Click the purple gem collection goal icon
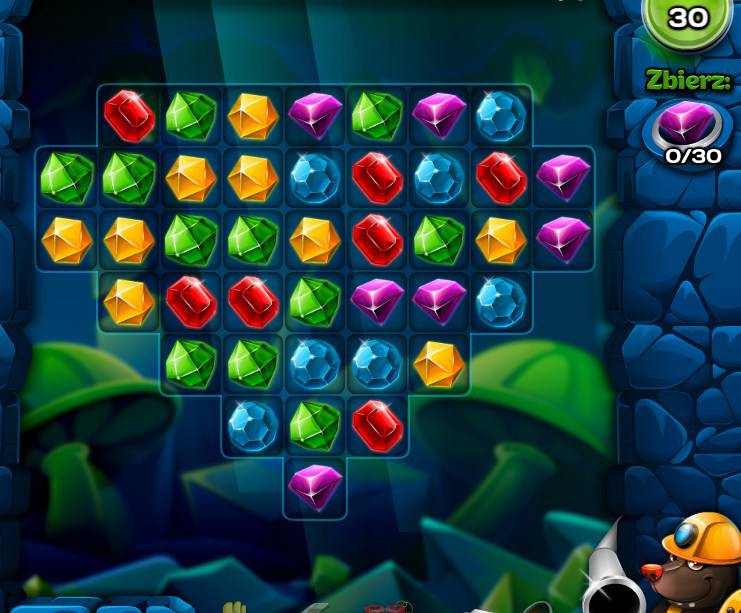The width and height of the screenshot is (741, 613). [687, 125]
